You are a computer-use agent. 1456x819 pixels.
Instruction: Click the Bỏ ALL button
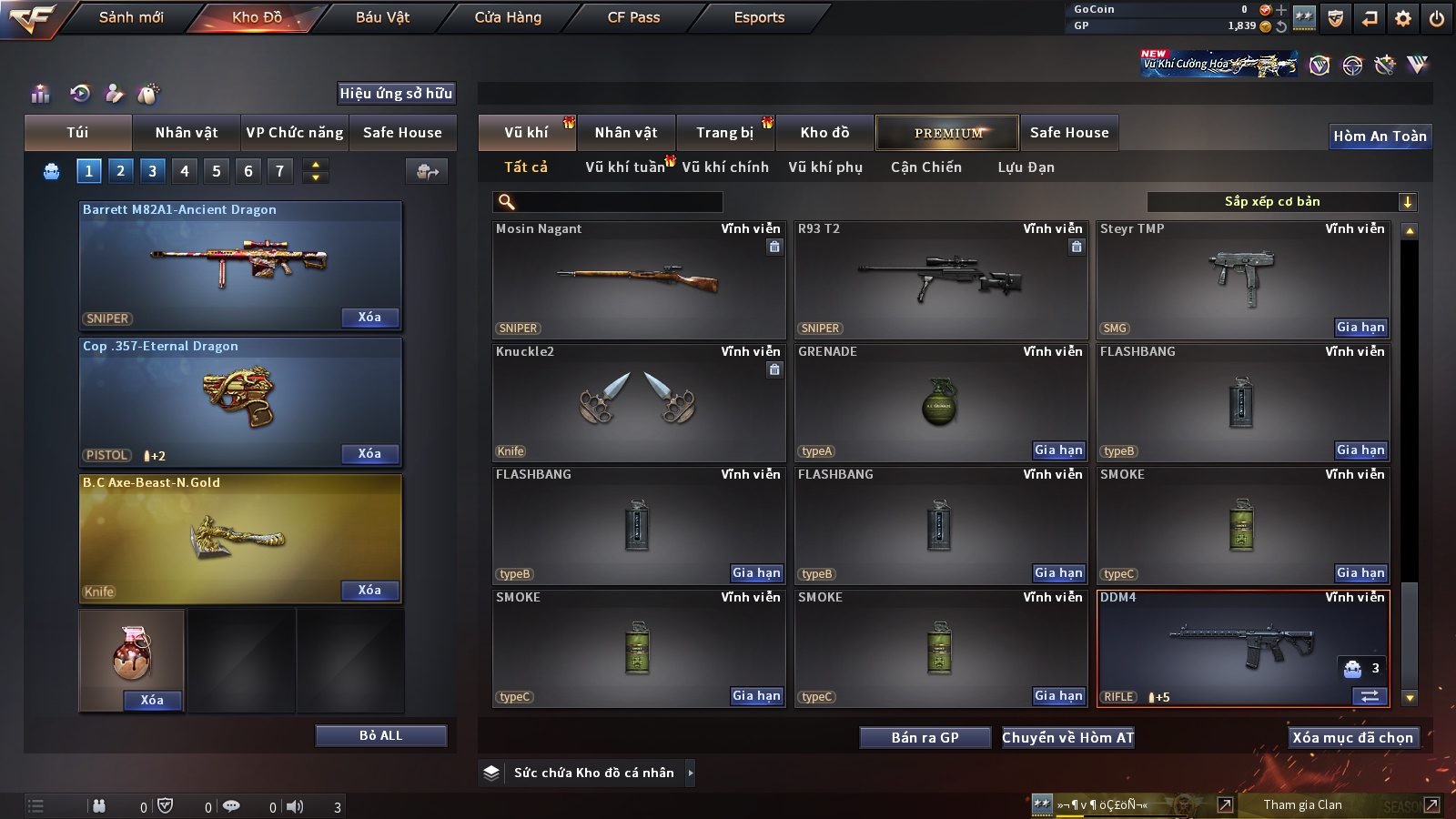[380, 735]
